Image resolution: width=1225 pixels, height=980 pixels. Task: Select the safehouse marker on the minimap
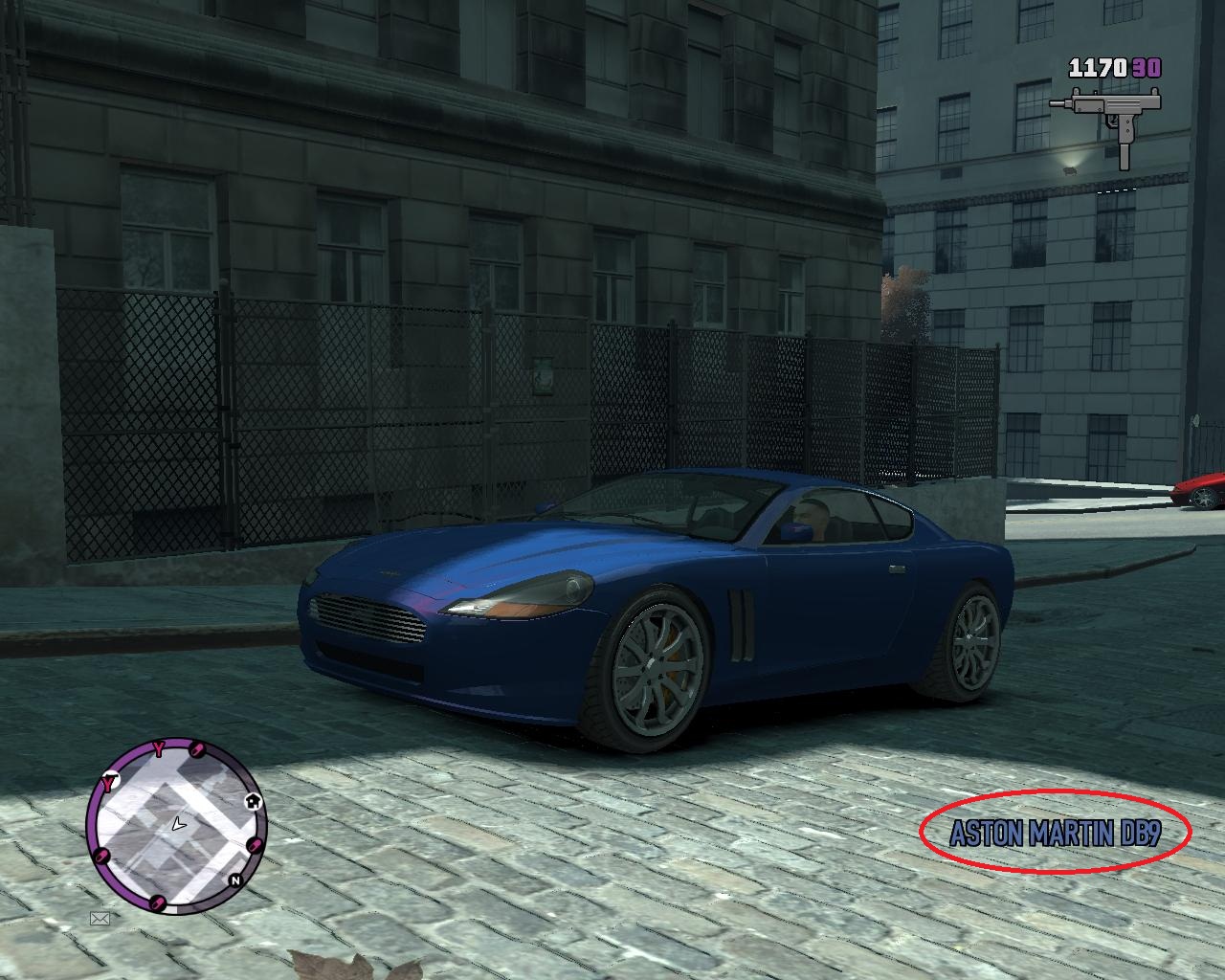(253, 802)
